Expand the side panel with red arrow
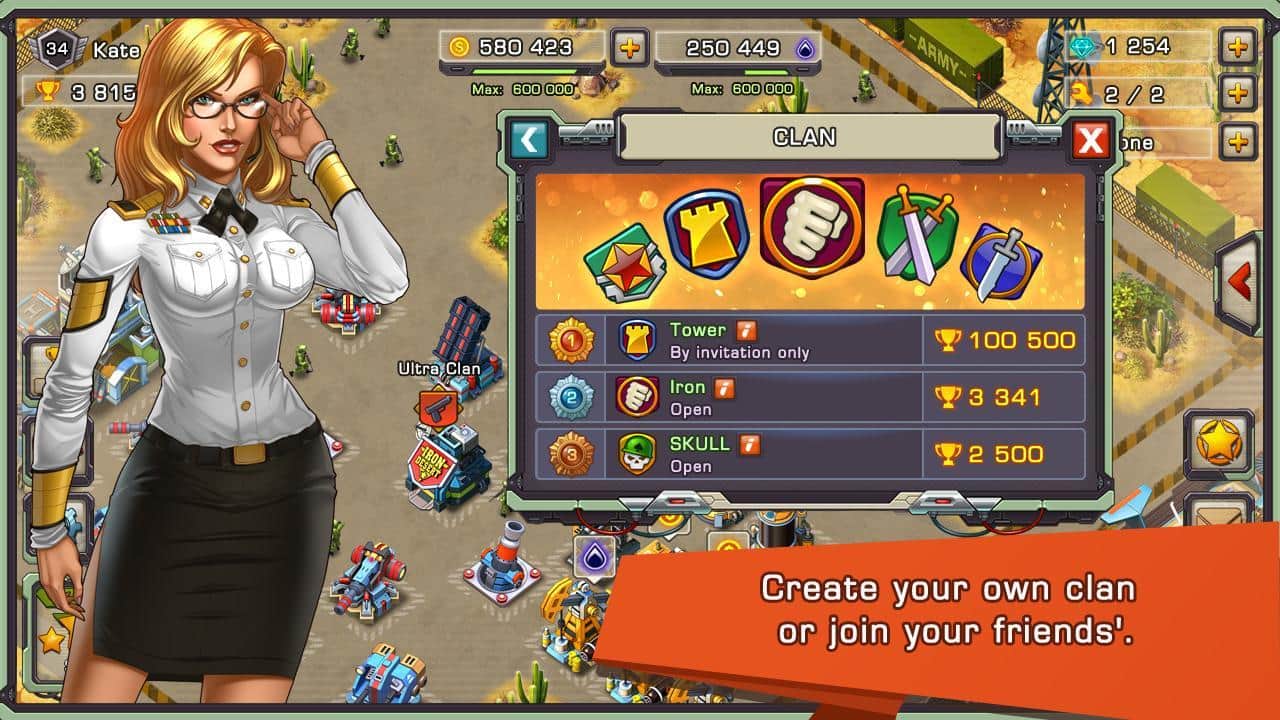The width and height of the screenshot is (1280, 720). coord(1242,283)
